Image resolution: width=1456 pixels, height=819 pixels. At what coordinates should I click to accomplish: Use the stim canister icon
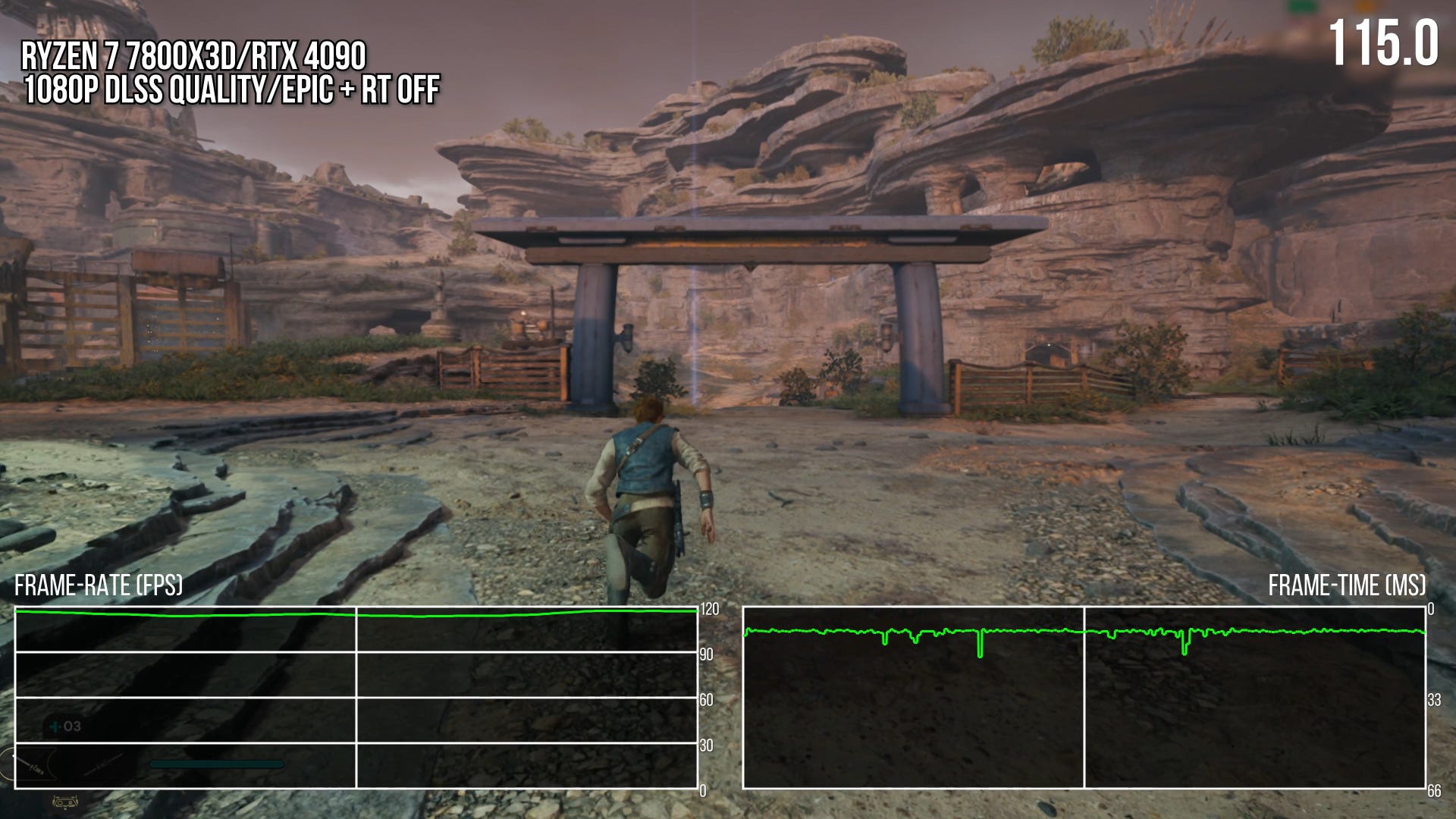pyautogui.click(x=55, y=726)
